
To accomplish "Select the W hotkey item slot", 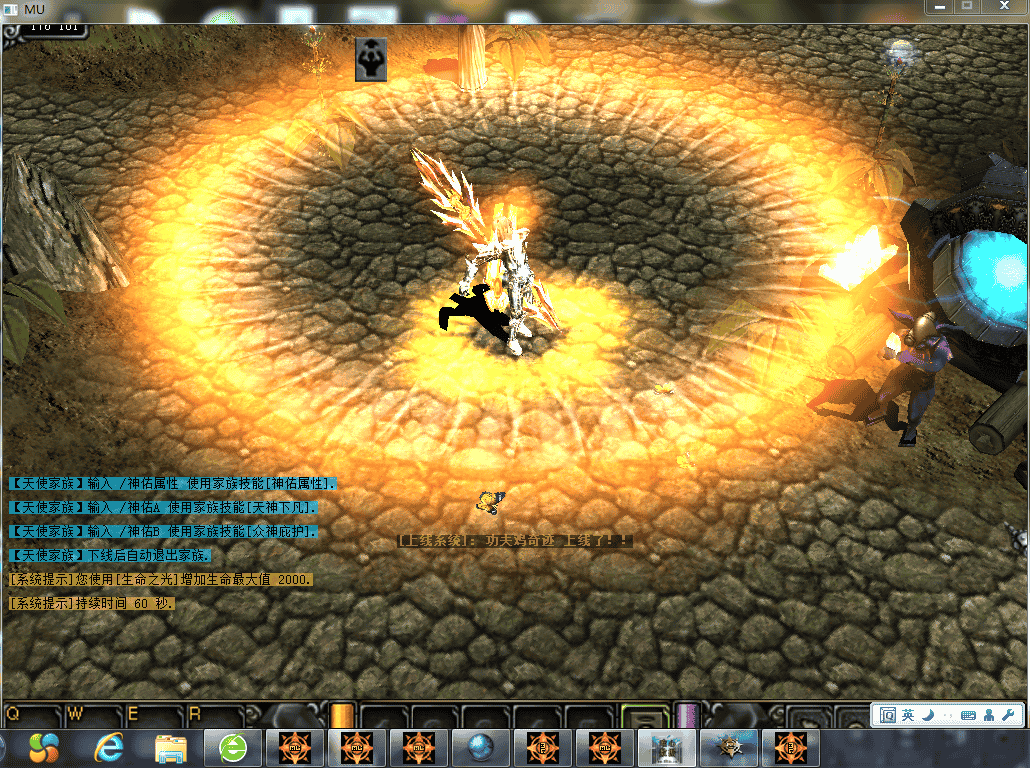I will coord(93,715).
